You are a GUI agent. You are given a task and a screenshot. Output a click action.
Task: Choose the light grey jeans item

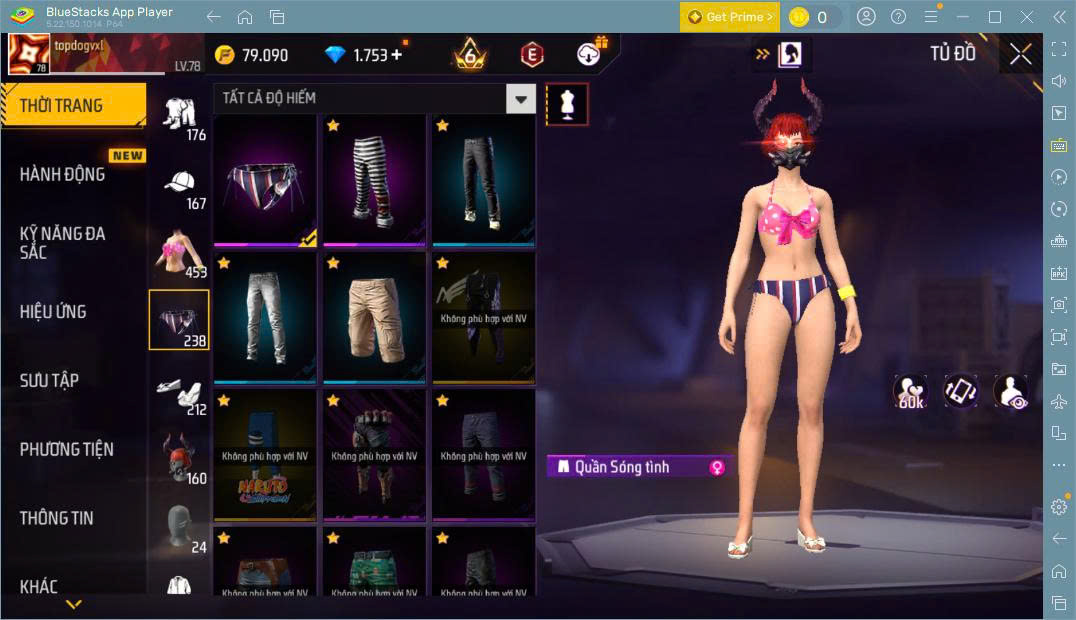(265, 318)
